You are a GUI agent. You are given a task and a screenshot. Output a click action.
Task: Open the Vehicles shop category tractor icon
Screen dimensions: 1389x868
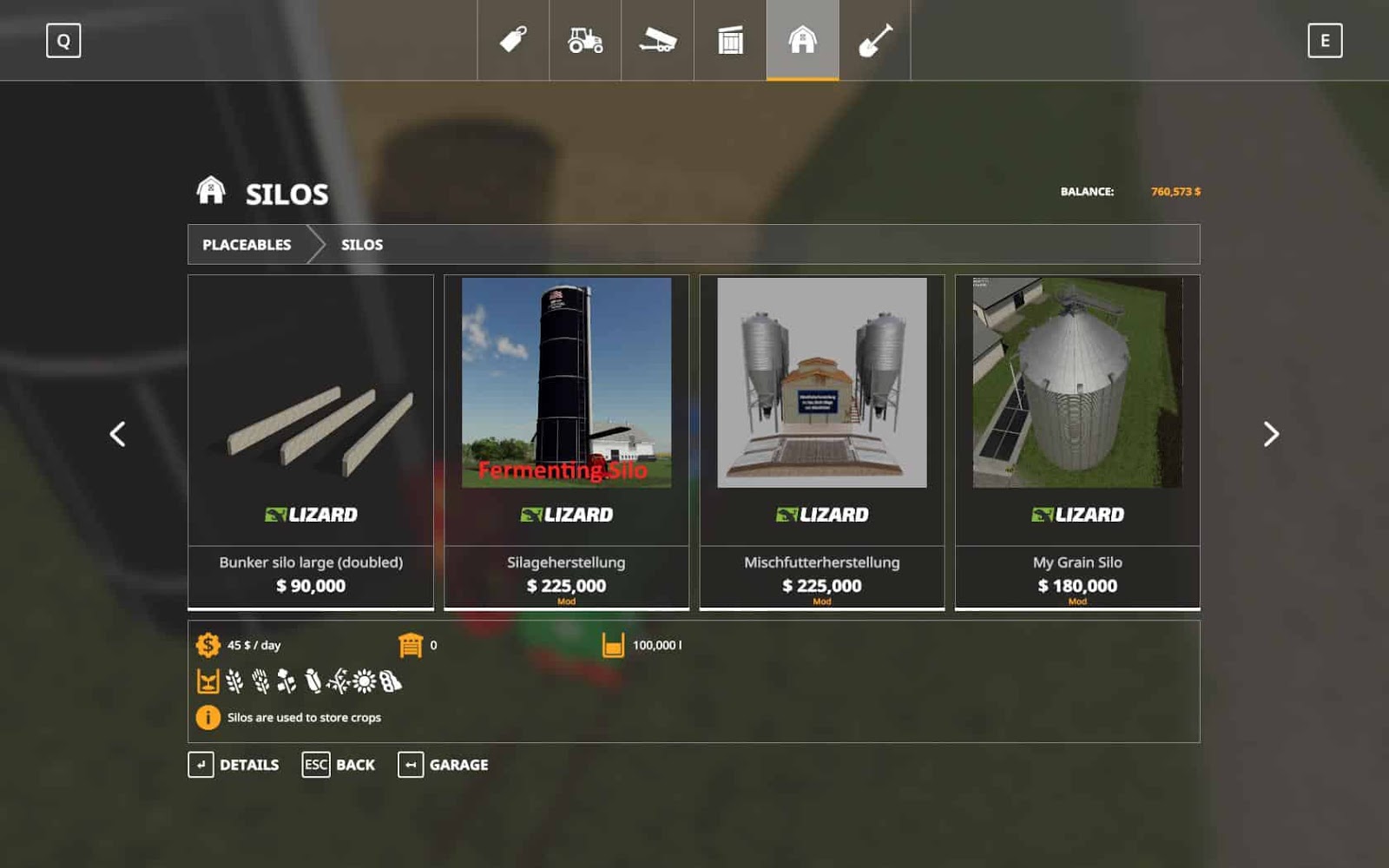pos(587,39)
